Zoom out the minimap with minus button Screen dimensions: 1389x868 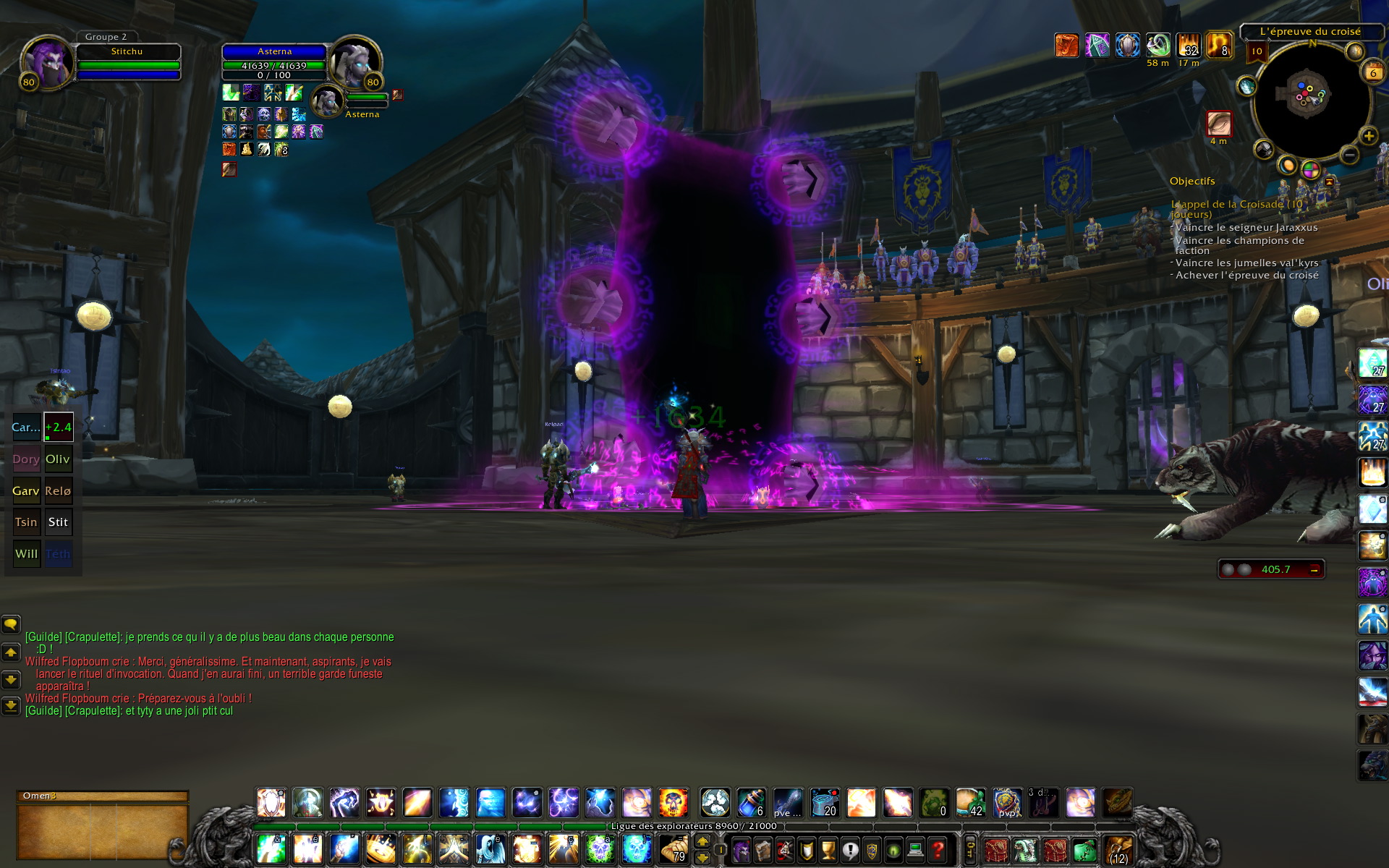(1348, 154)
